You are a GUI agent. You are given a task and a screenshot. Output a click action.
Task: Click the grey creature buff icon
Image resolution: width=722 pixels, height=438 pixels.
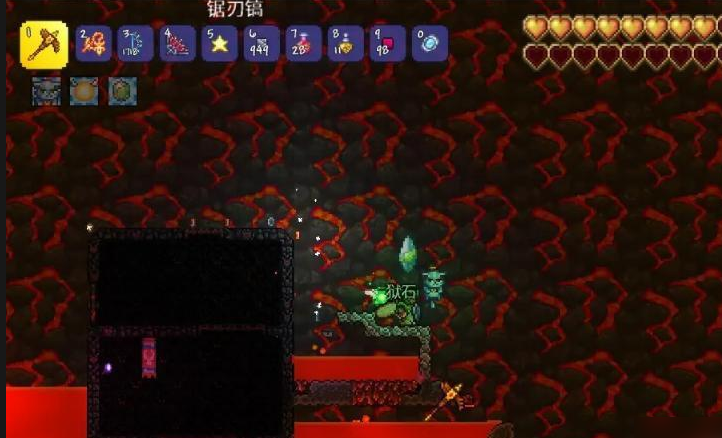[46, 92]
